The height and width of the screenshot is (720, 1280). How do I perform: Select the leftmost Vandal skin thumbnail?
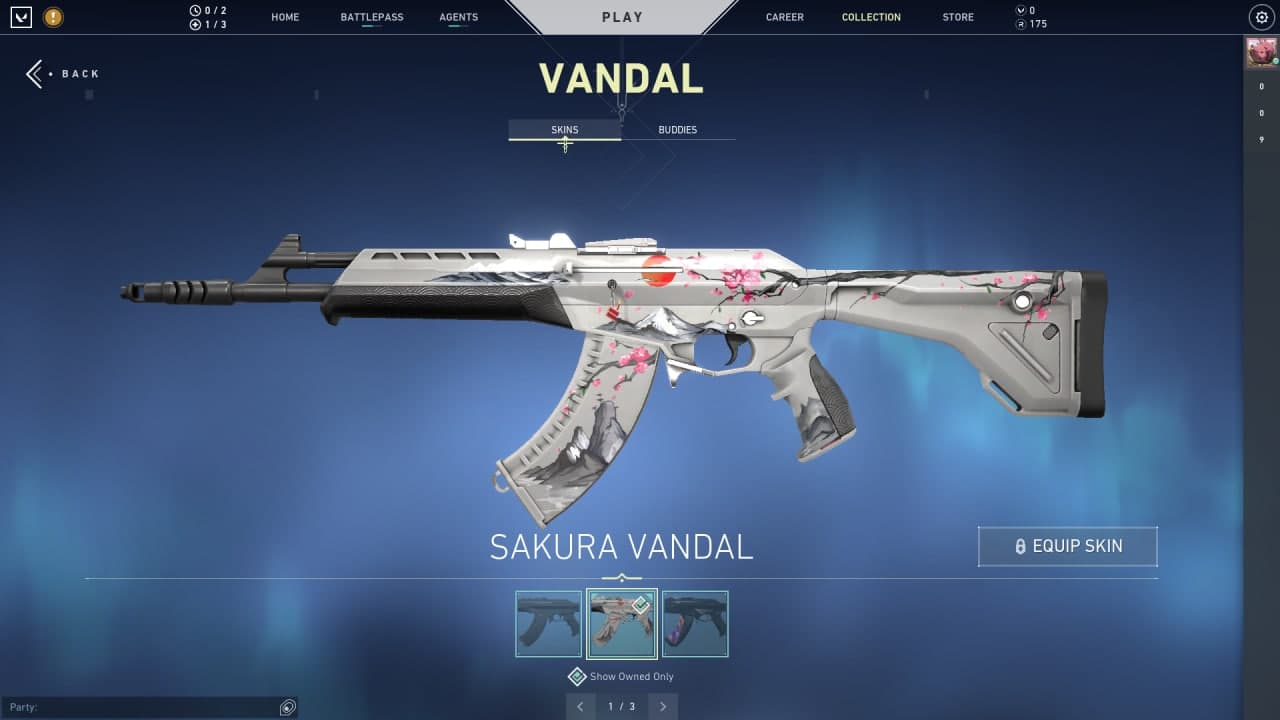coord(548,624)
